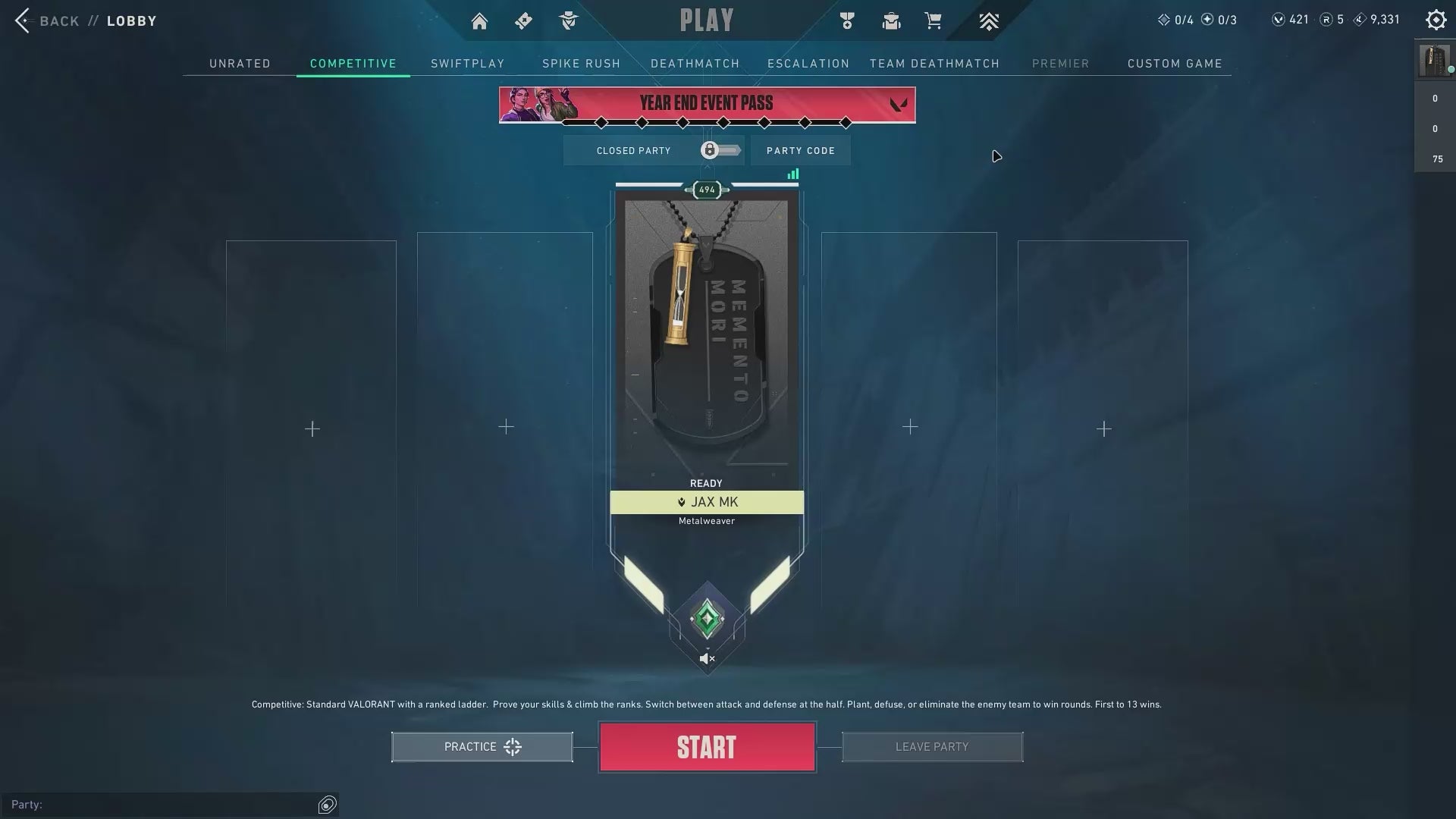Click the Valorant Points currency icon

(x=1279, y=19)
